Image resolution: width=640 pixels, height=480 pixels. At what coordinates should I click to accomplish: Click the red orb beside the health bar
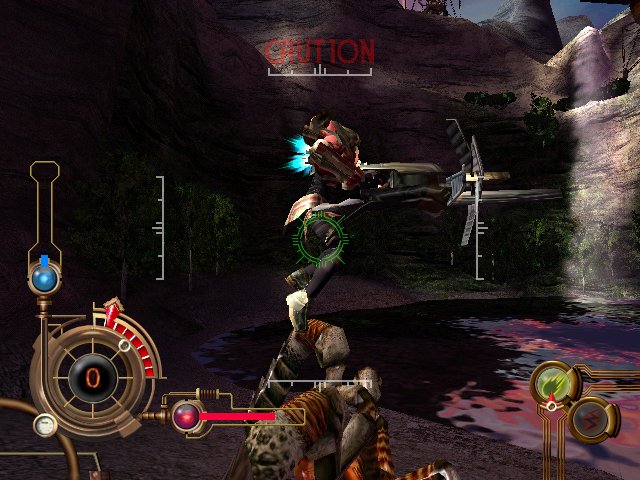(x=185, y=415)
